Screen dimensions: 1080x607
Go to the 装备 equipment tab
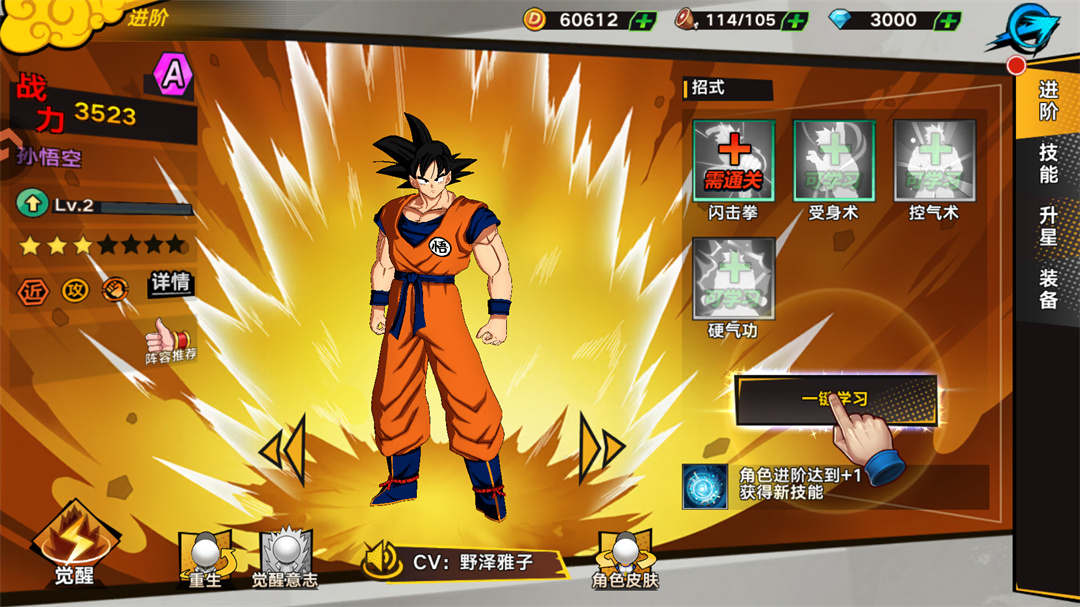(x=1048, y=288)
